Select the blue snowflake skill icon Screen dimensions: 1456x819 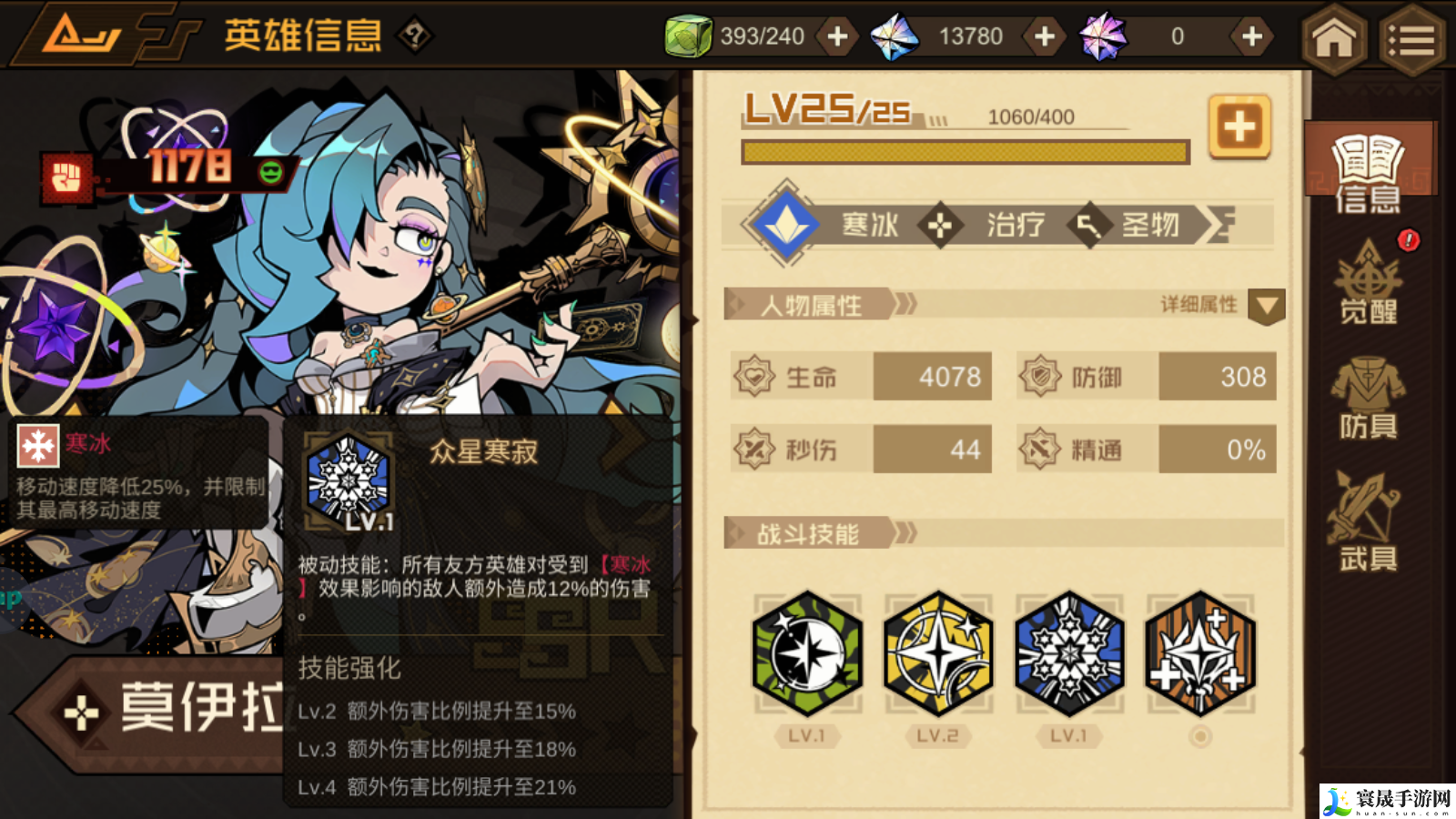tap(1069, 652)
